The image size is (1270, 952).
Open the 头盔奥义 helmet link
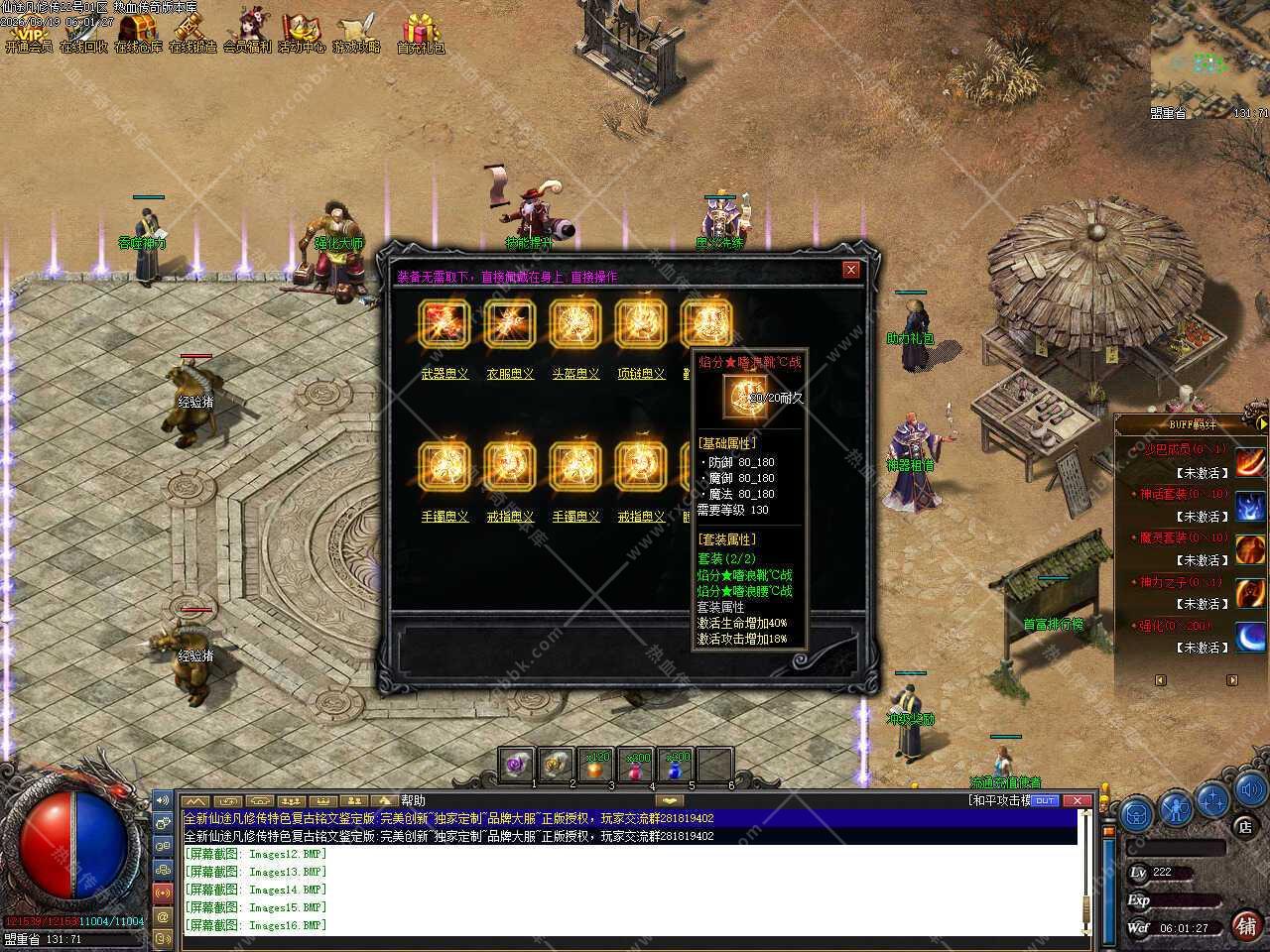click(x=575, y=374)
